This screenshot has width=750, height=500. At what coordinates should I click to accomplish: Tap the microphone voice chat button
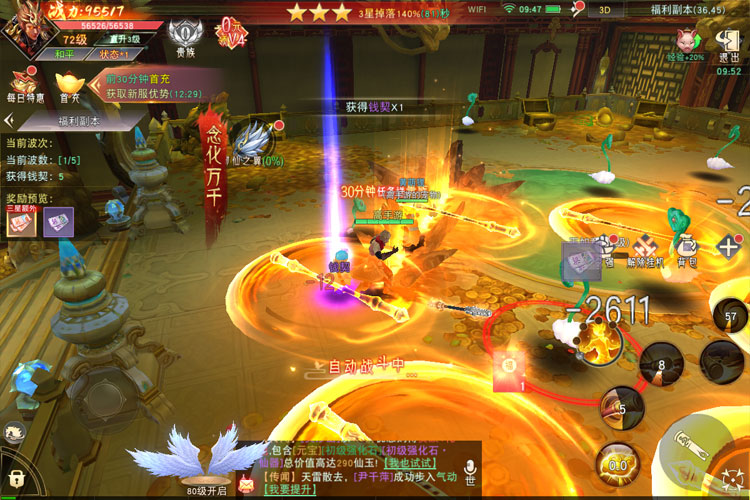(x=469, y=470)
